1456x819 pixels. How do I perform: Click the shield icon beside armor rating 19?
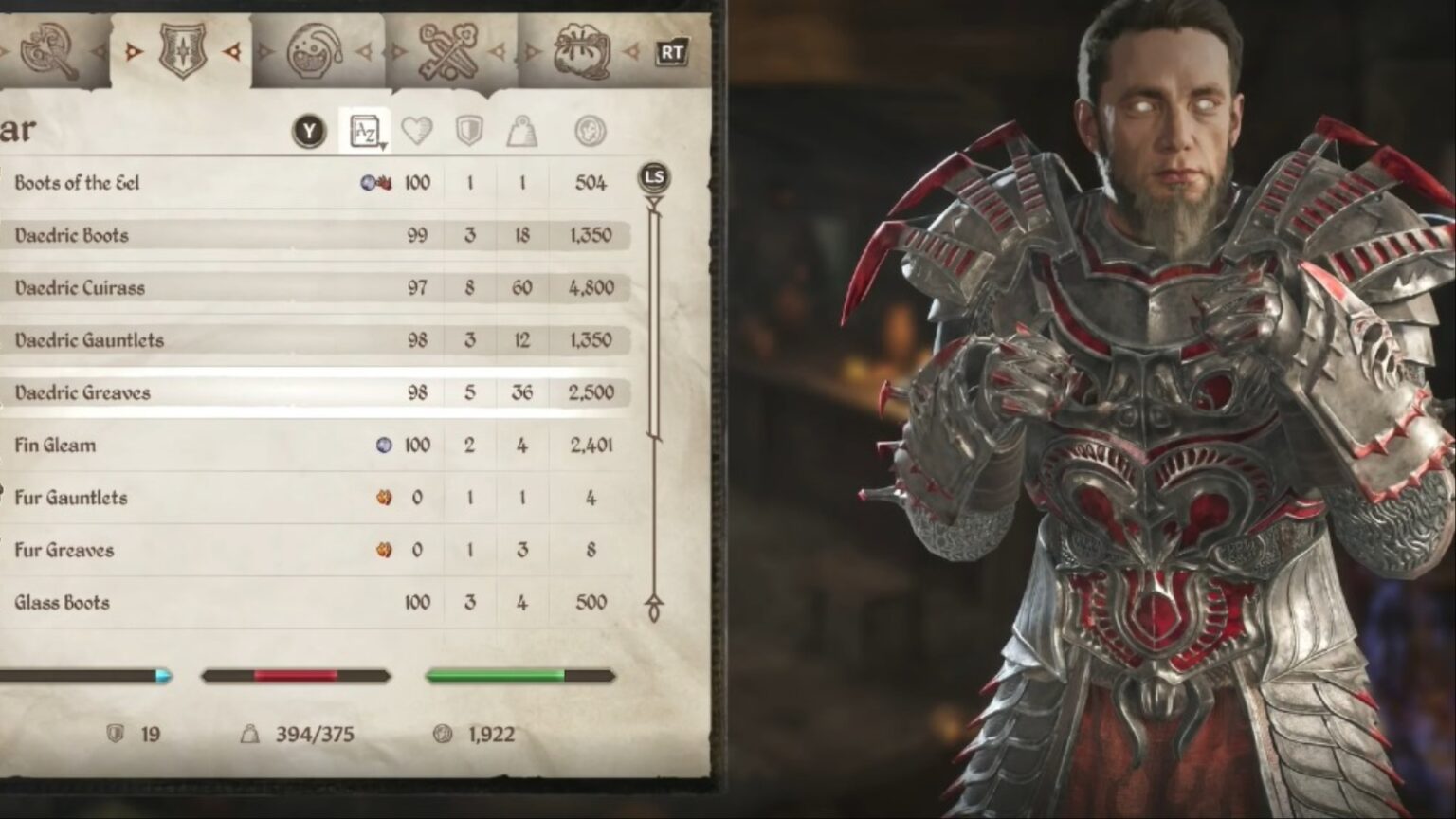click(x=116, y=733)
